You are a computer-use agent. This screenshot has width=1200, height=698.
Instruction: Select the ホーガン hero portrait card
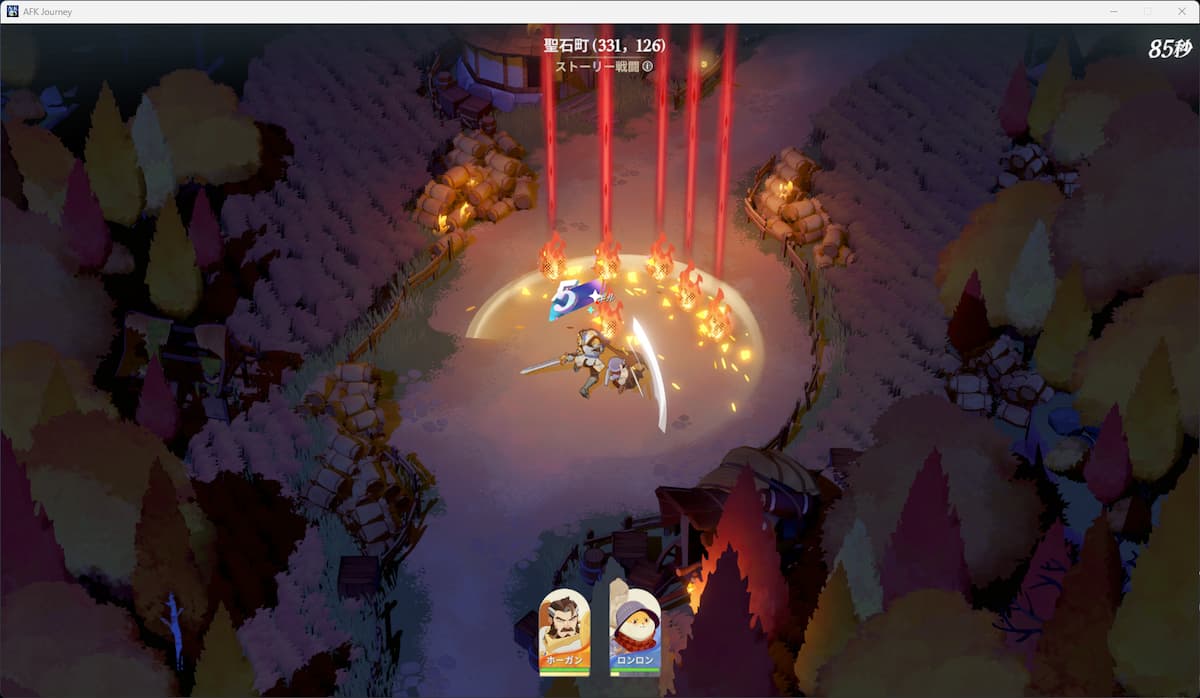tap(565, 630)
